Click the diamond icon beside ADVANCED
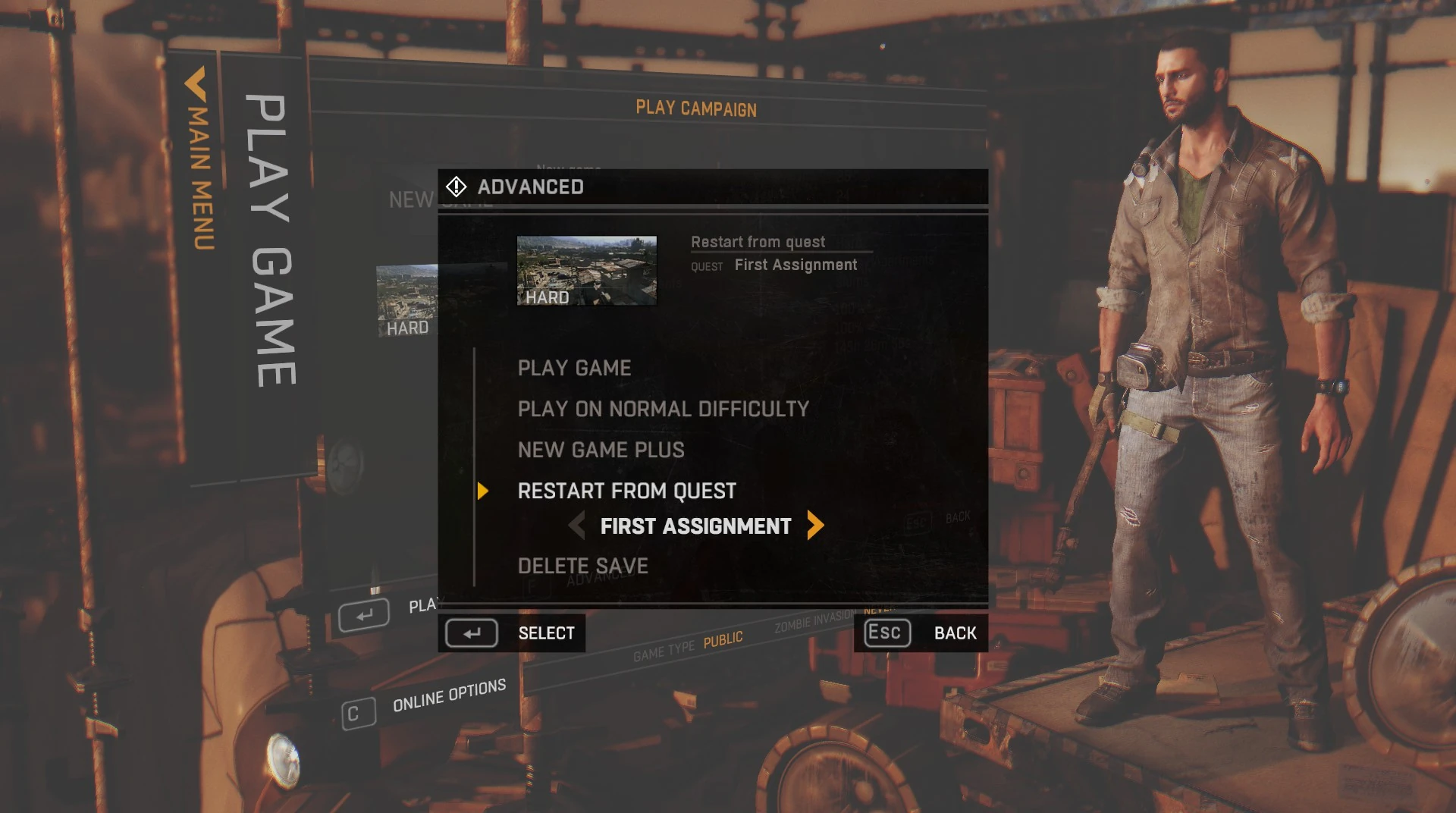The width and height of the screenshot is (1456, 813). (x=457, y=187)
